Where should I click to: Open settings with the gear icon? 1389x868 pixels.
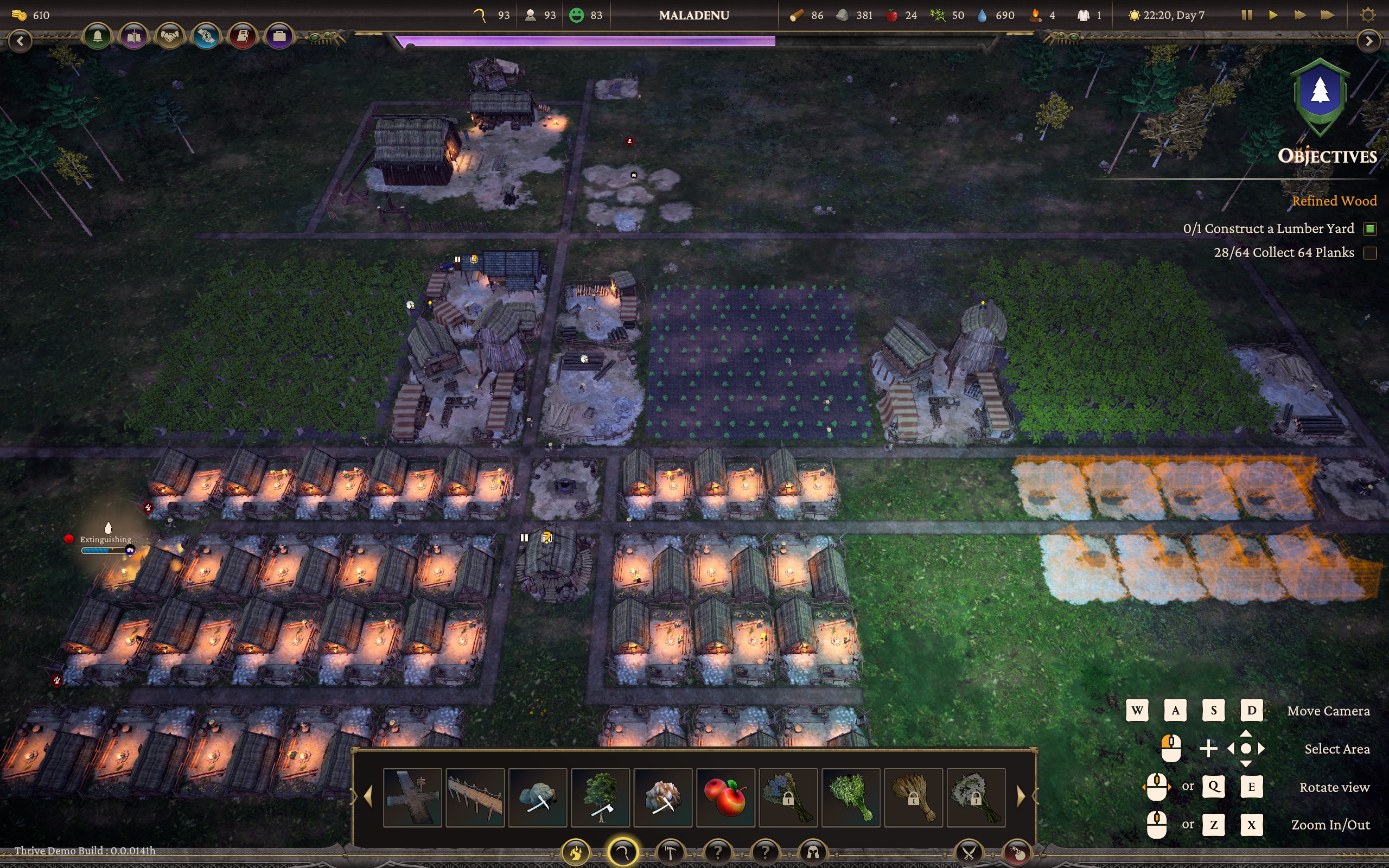[1368, 15]
